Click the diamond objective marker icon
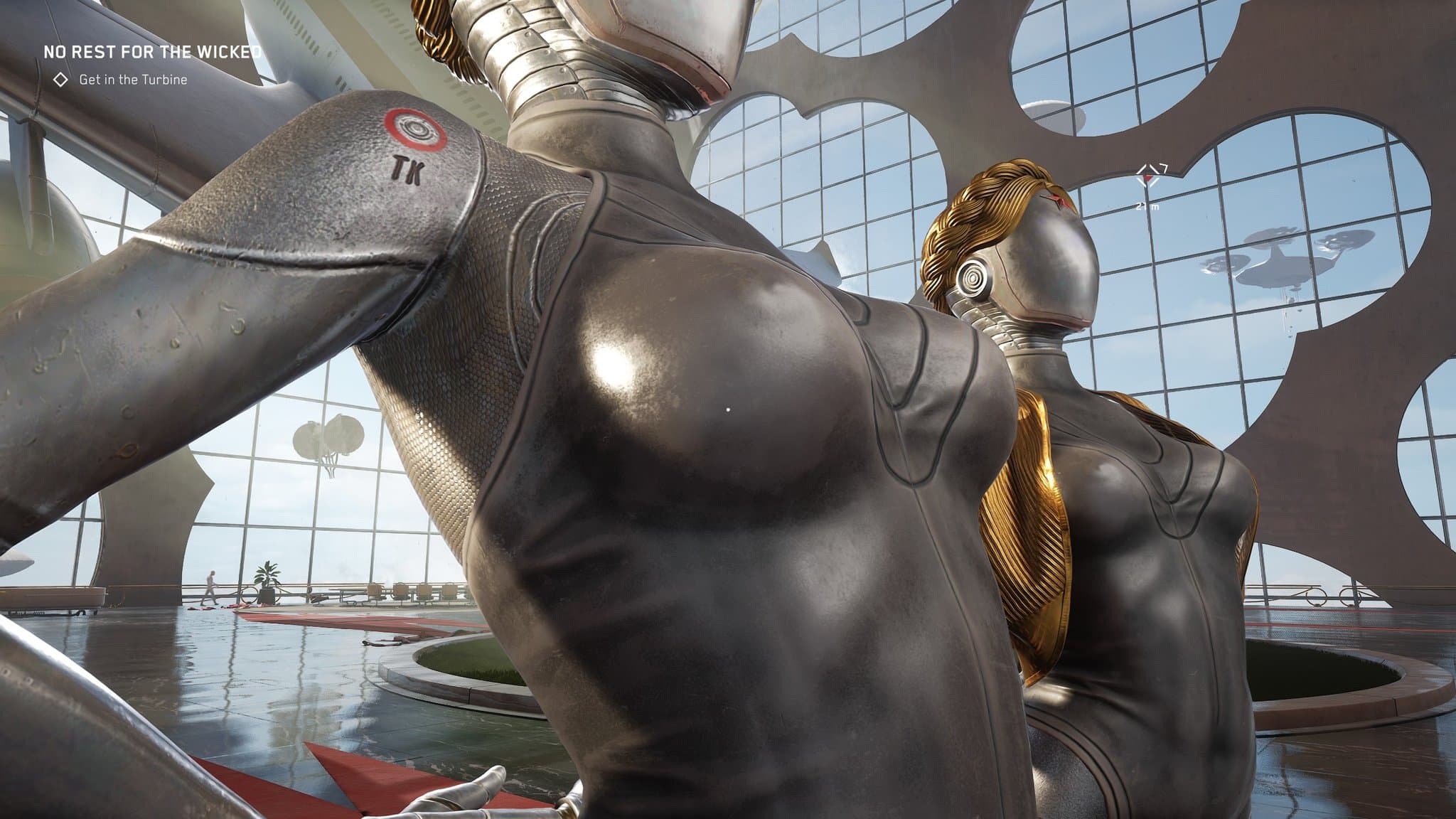 [60, 80]
